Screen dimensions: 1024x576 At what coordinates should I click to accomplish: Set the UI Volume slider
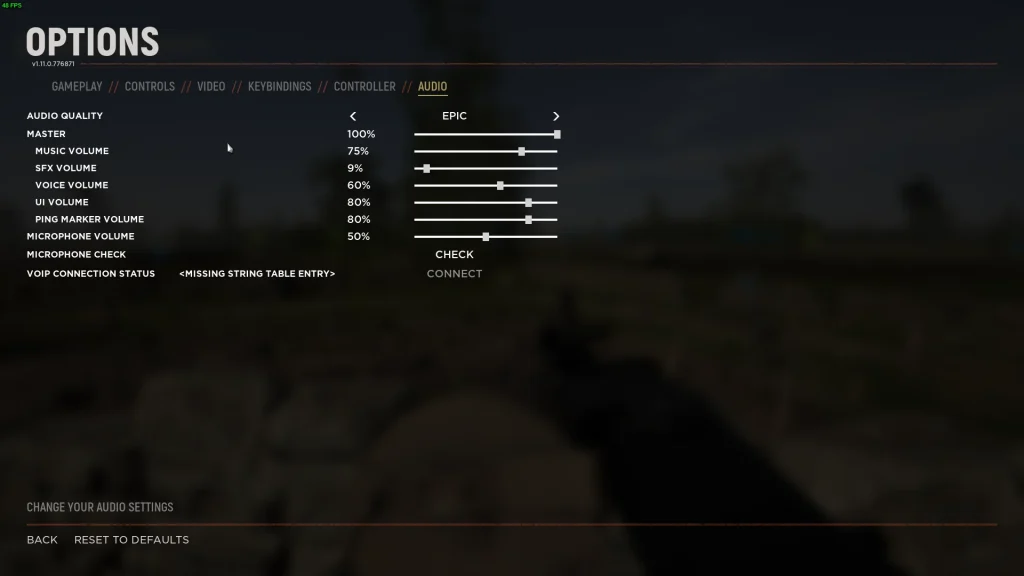528,203
